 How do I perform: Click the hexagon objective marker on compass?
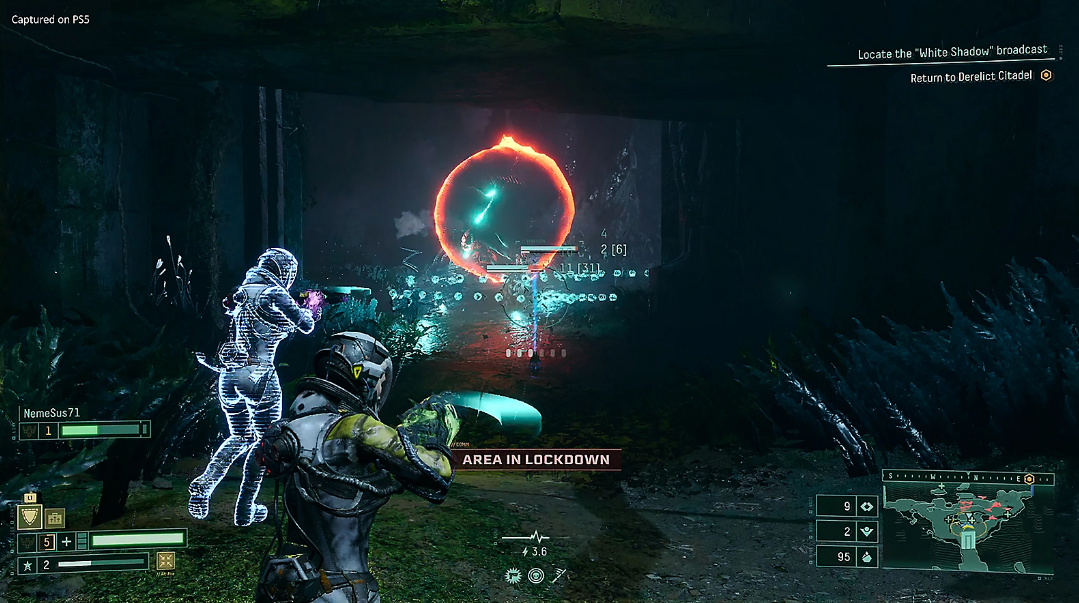(x=1028, y=478)
